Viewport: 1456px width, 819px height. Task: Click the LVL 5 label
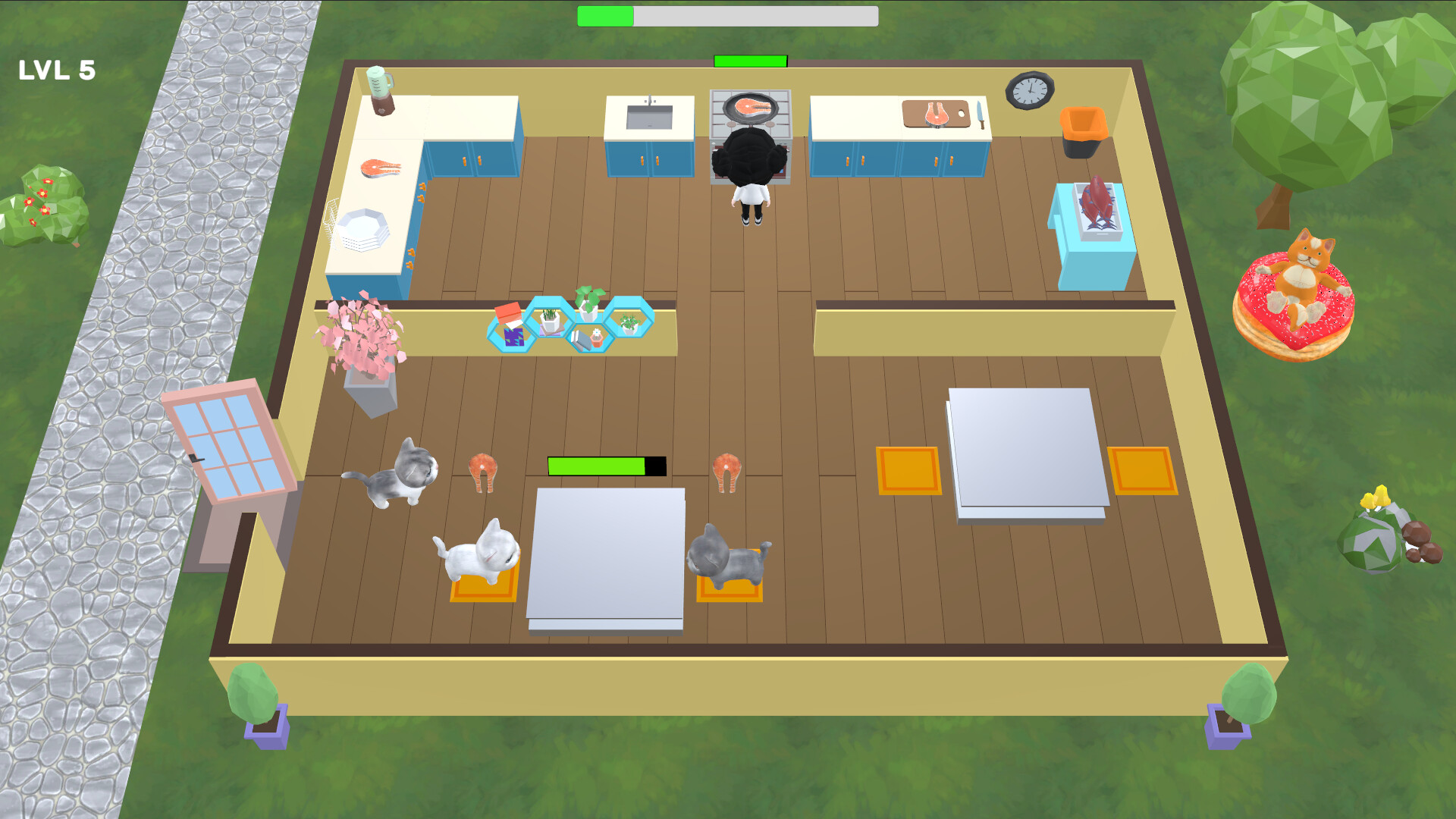pyautogui.click(x=57, y=69)
